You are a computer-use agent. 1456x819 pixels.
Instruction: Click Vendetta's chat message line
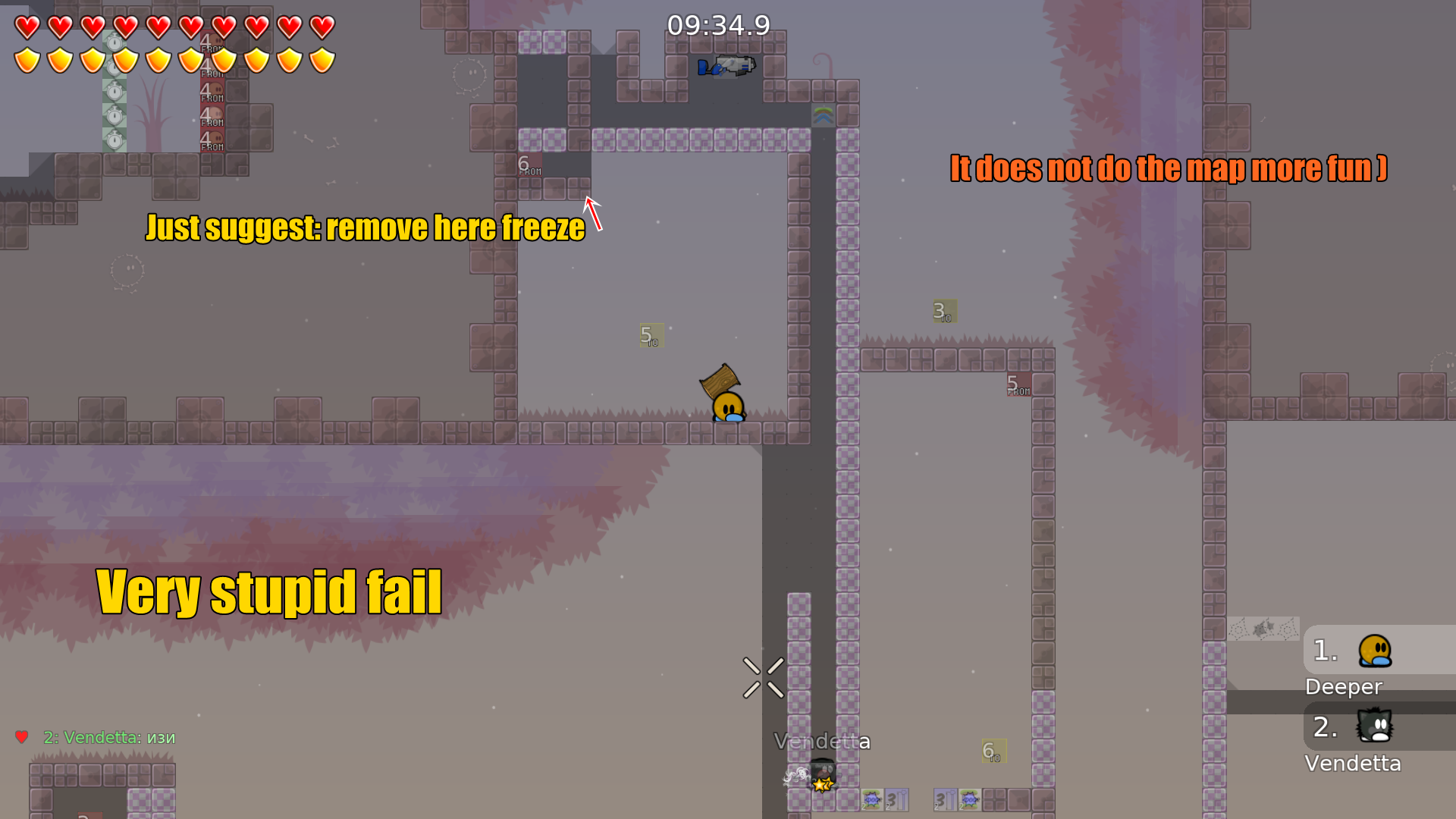click(x=109, y=737)
